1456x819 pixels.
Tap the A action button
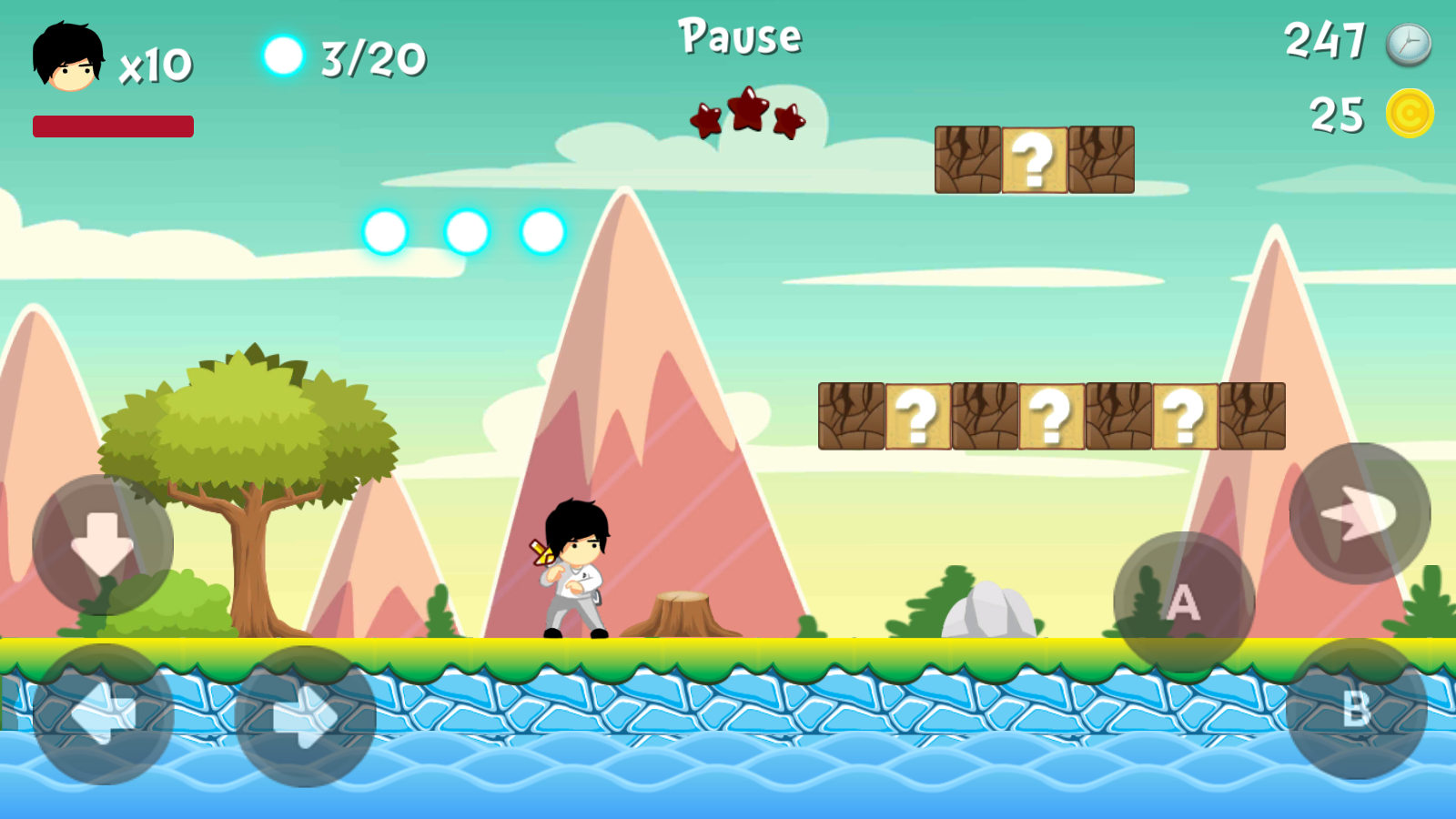point(1184,602)
